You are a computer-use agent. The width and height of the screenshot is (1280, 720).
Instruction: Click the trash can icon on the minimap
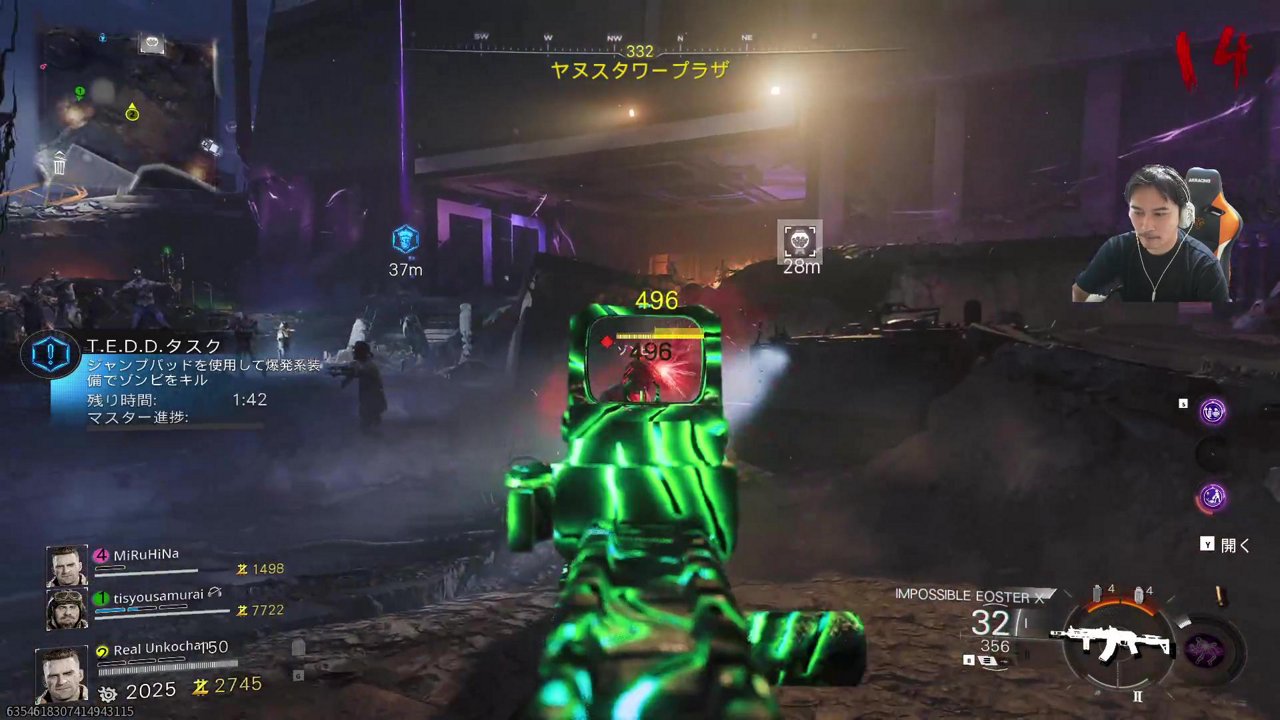pyautogui.click(x=58, y=166)
